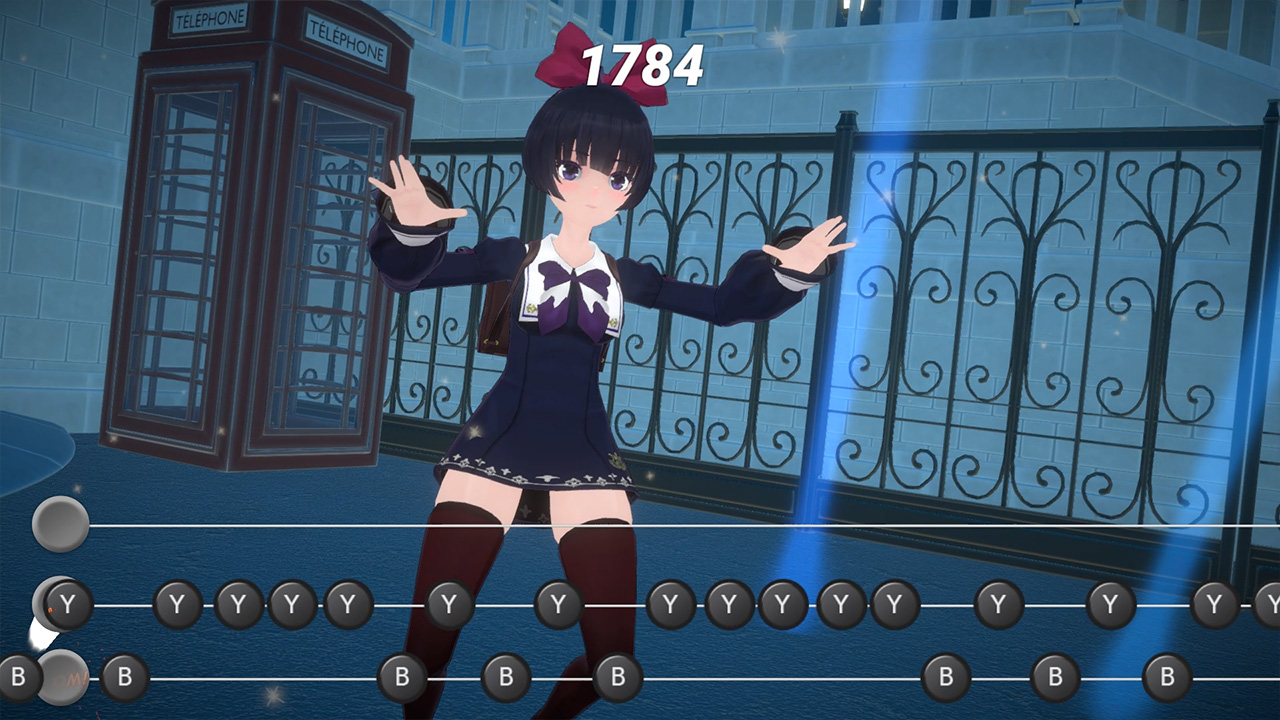The image size is (1280, 720).
Task: Click the gray hit marker on the top lane
Action: [60, 523]
